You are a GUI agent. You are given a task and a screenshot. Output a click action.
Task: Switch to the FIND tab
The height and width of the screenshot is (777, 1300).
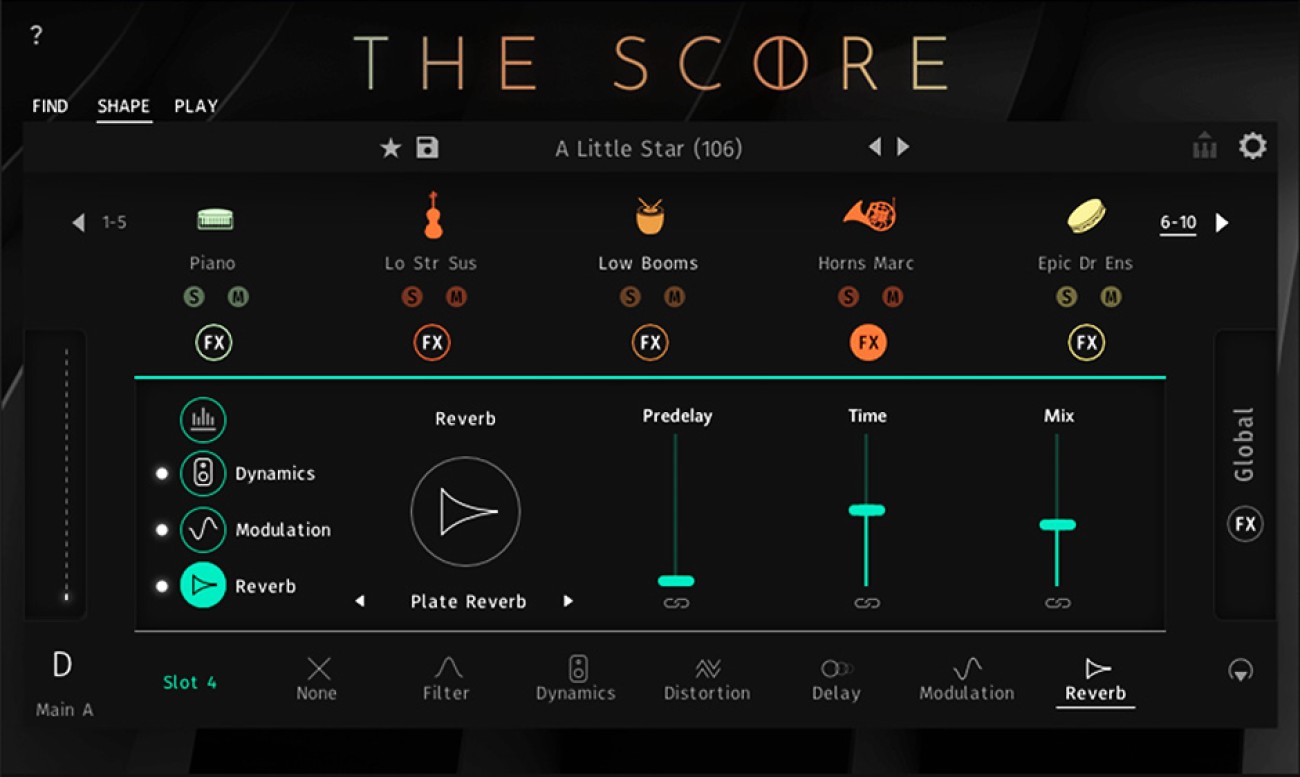50,106
